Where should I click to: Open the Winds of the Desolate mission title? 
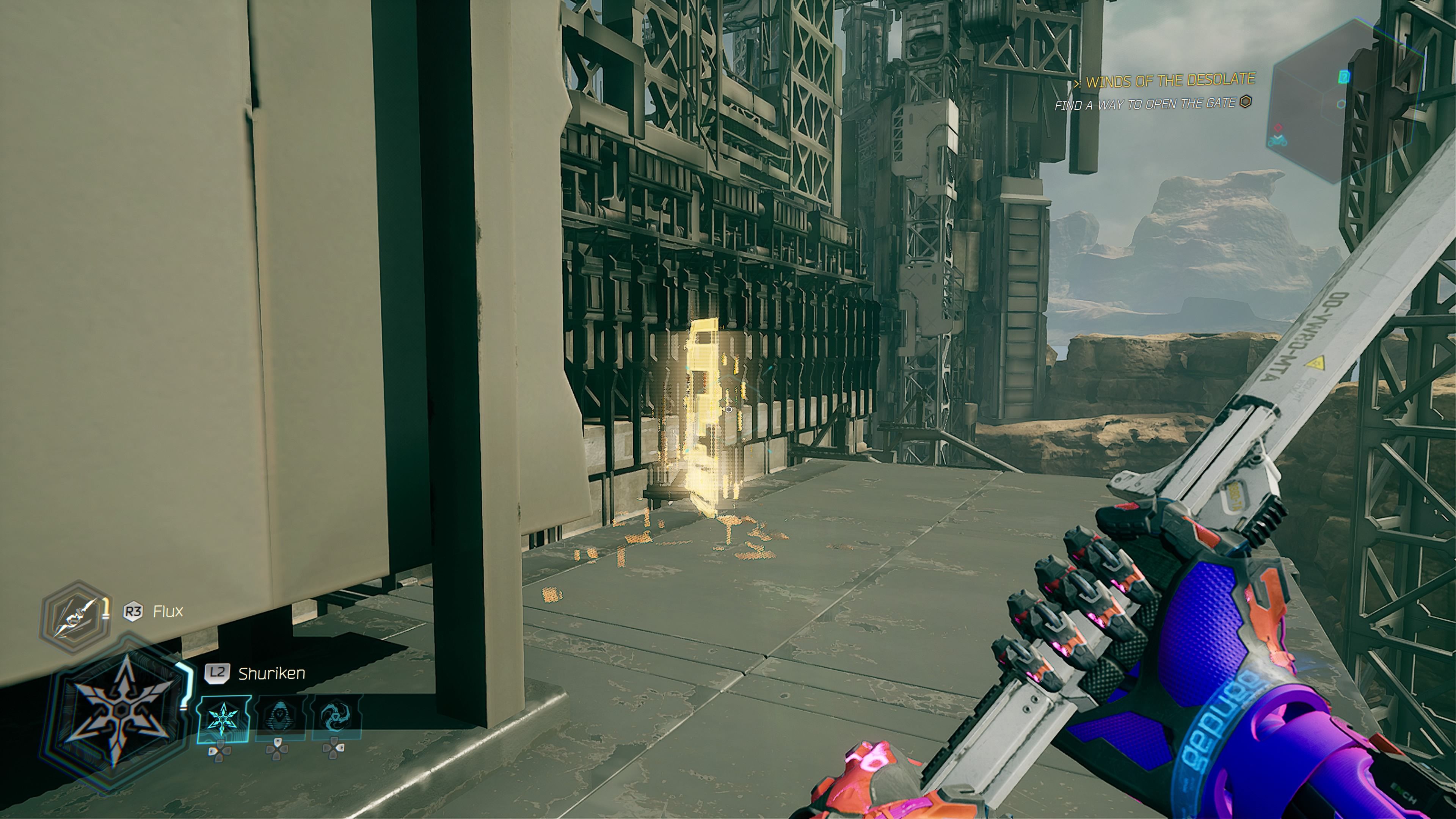[x=1169, y=81]
